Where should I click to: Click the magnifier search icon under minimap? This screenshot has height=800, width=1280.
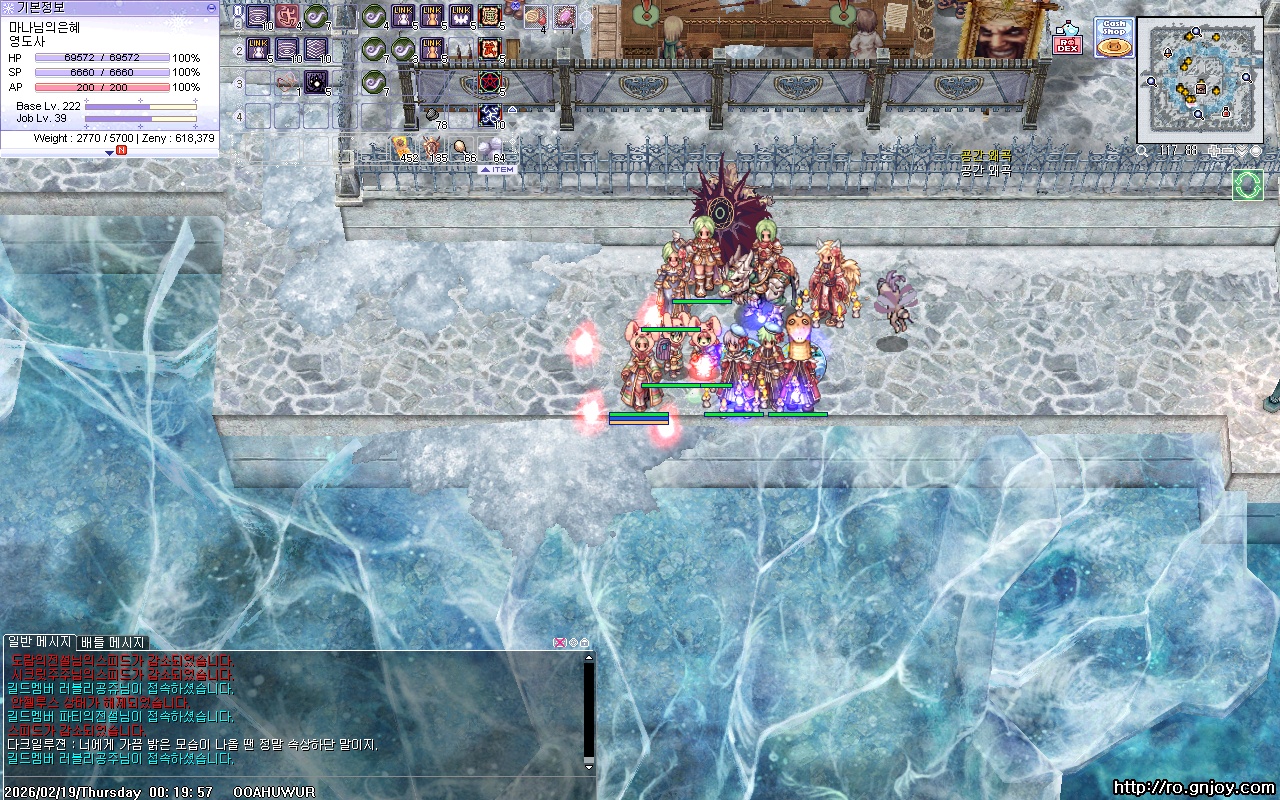(x=1143, y=151)
